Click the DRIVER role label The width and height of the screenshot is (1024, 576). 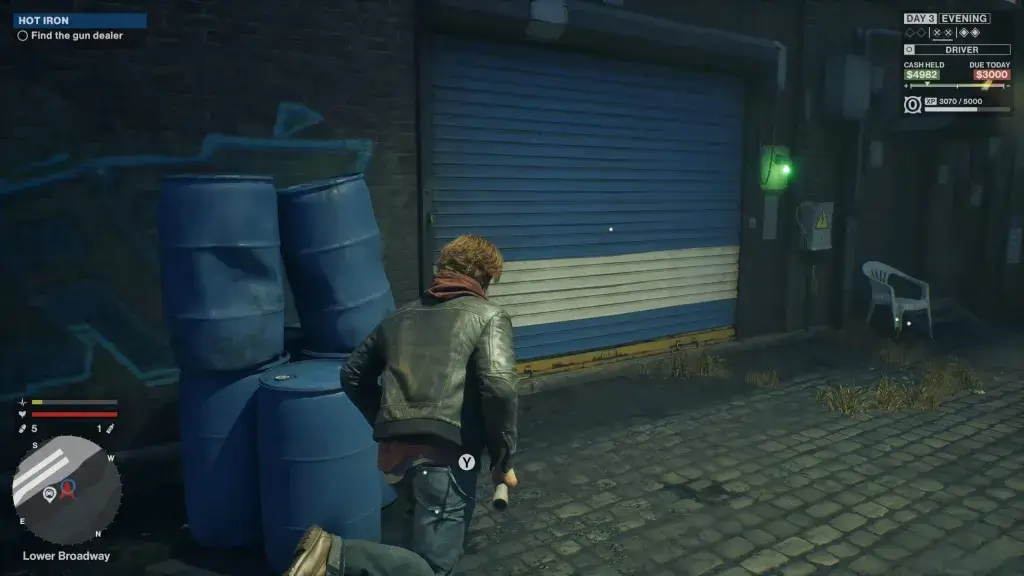(961, 49)
